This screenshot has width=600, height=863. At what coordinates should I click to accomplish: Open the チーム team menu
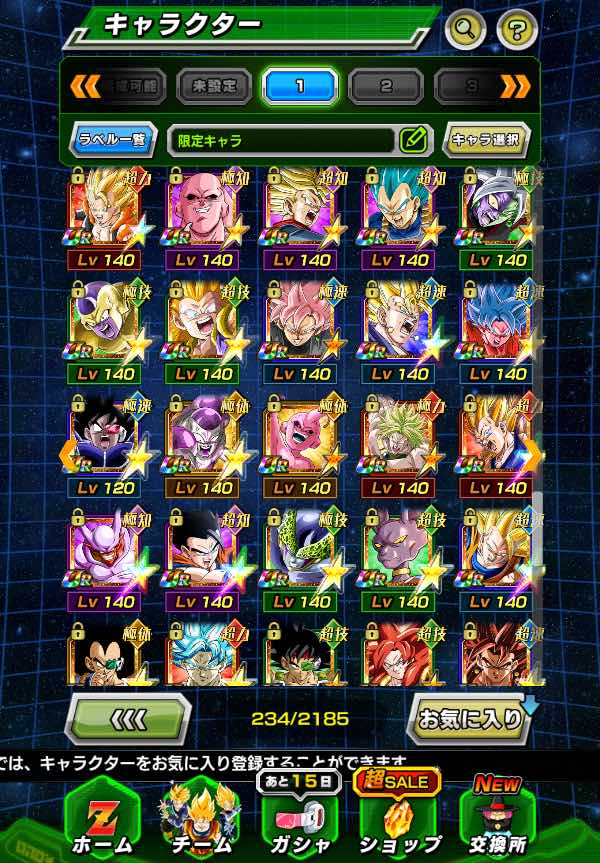(x=203, y=815)
